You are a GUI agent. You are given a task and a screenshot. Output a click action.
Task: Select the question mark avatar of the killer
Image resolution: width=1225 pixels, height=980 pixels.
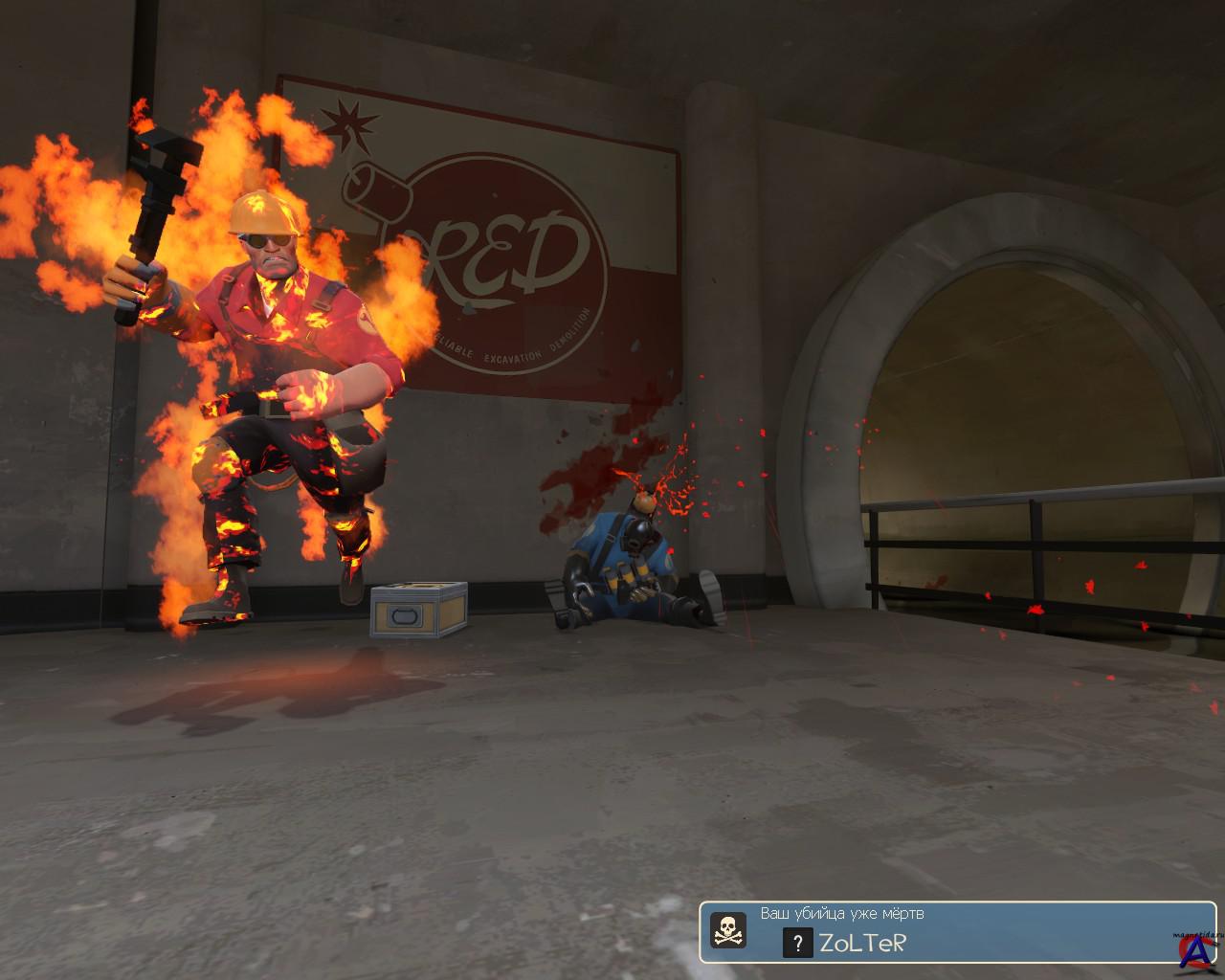tap(797, 944)
